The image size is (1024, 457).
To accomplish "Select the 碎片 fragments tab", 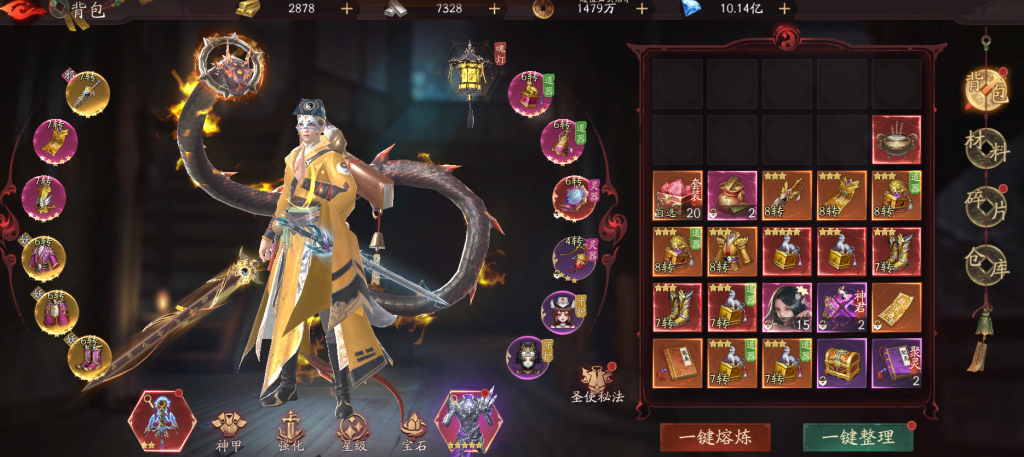I will pos(986,206).
